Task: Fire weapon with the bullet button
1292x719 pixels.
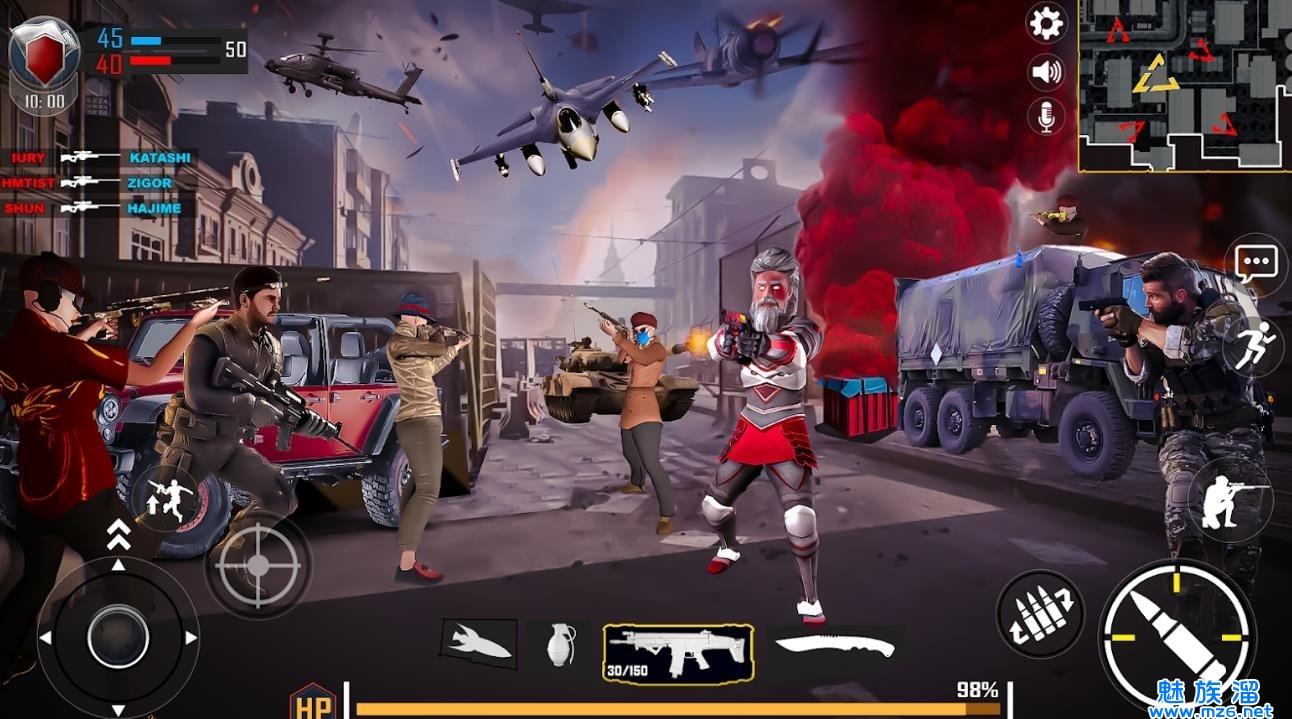Action: [1176, 633]
